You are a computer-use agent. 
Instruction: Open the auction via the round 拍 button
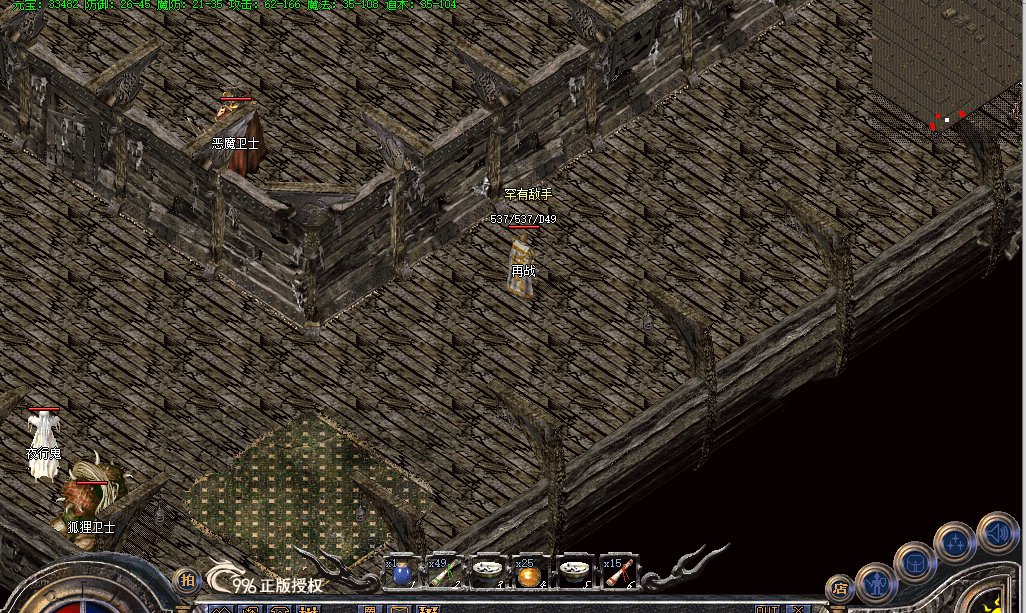pos(186,580)
